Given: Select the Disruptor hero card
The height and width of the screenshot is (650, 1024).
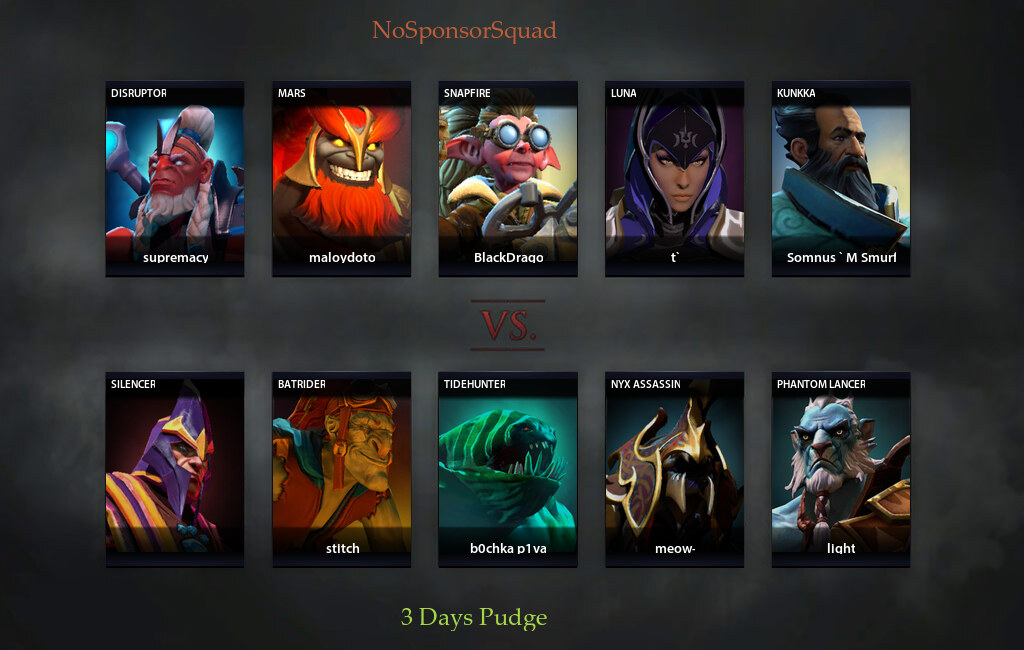Looking at the screenshot, I should (175, 178).
